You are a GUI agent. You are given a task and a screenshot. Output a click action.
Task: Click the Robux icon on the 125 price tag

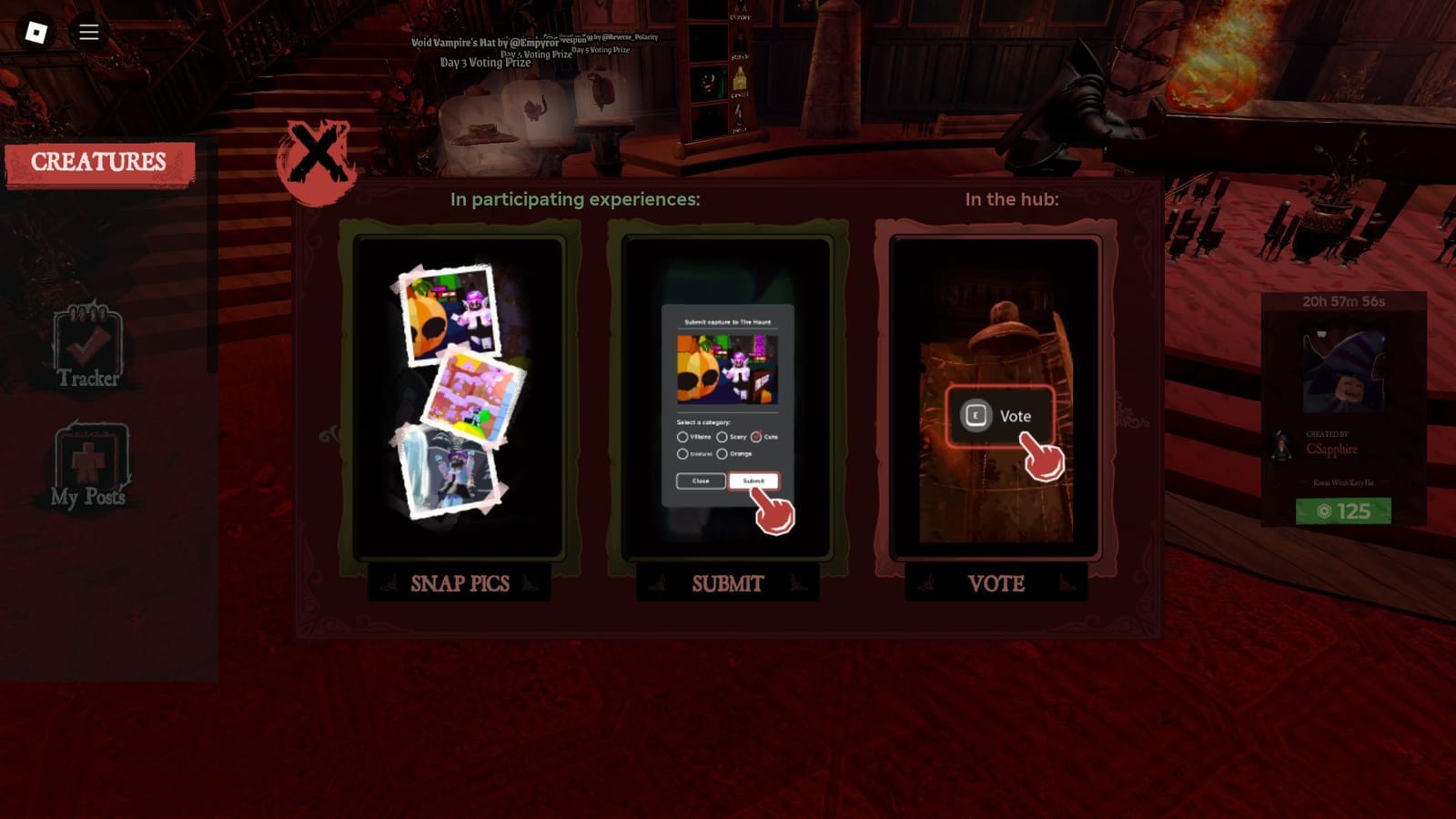click(1325, 511)
